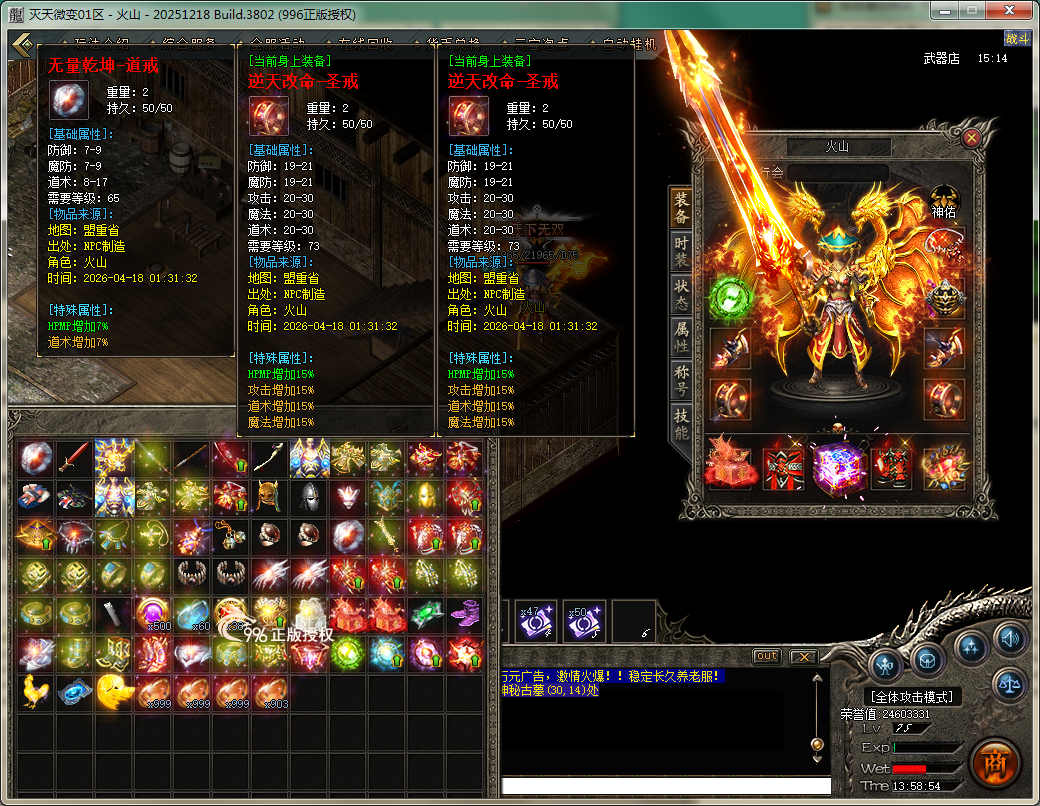The height and width of the screenshot is (806, 1040).
Task: Click the balance scales icon
Action: coord(1011,685)
